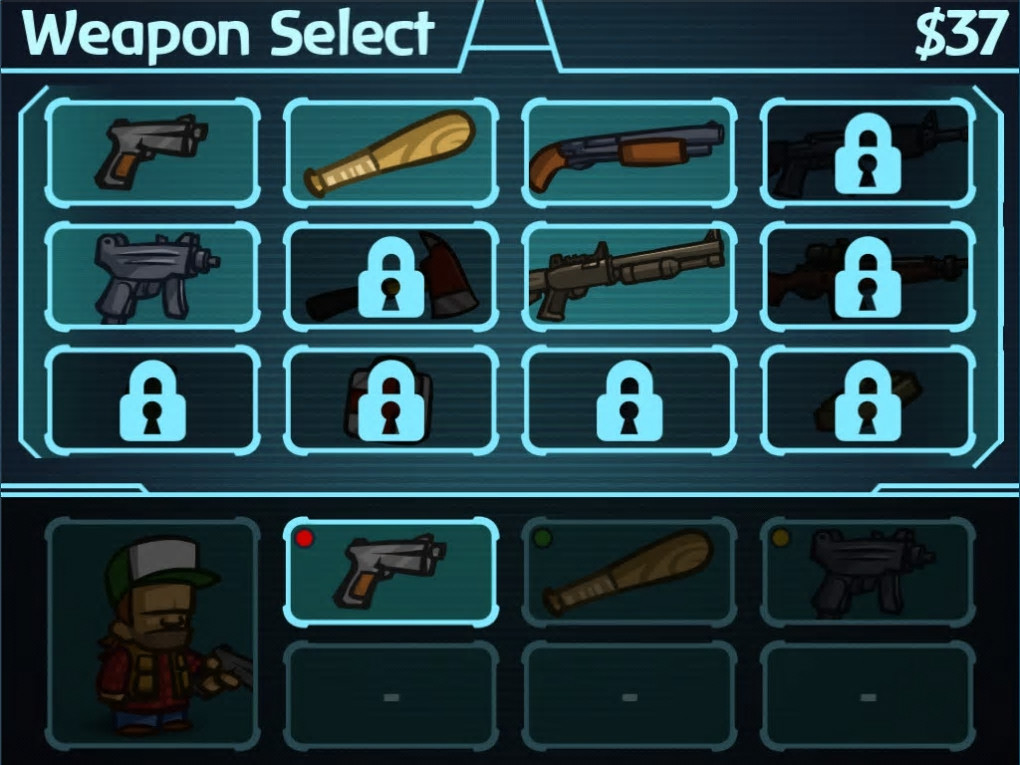Choose the wooden baseball bat weapon
The height and width of the screenshot is (765, 1020).
[390, 153]
